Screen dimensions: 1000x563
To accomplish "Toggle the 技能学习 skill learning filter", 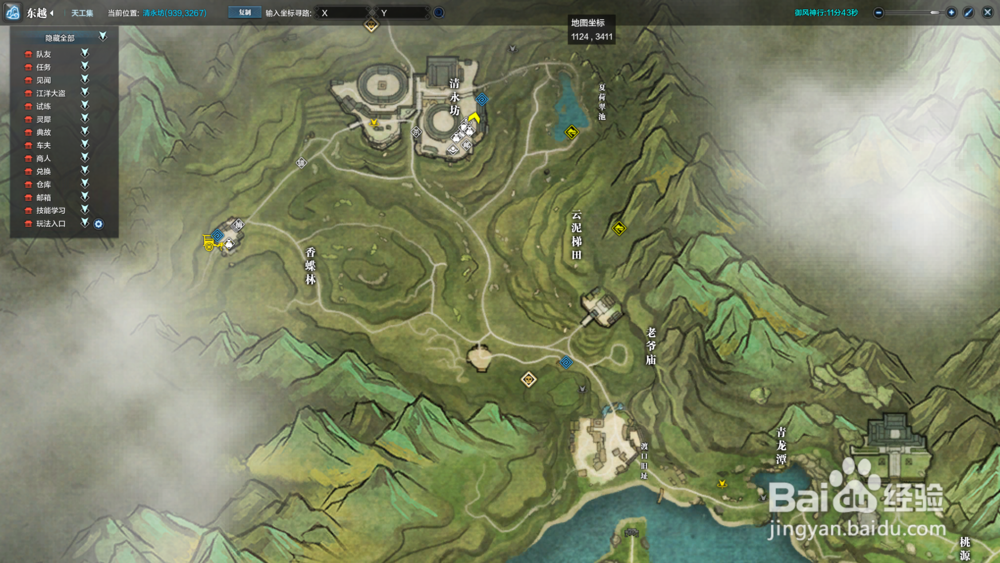I will (x=85, y=210).
